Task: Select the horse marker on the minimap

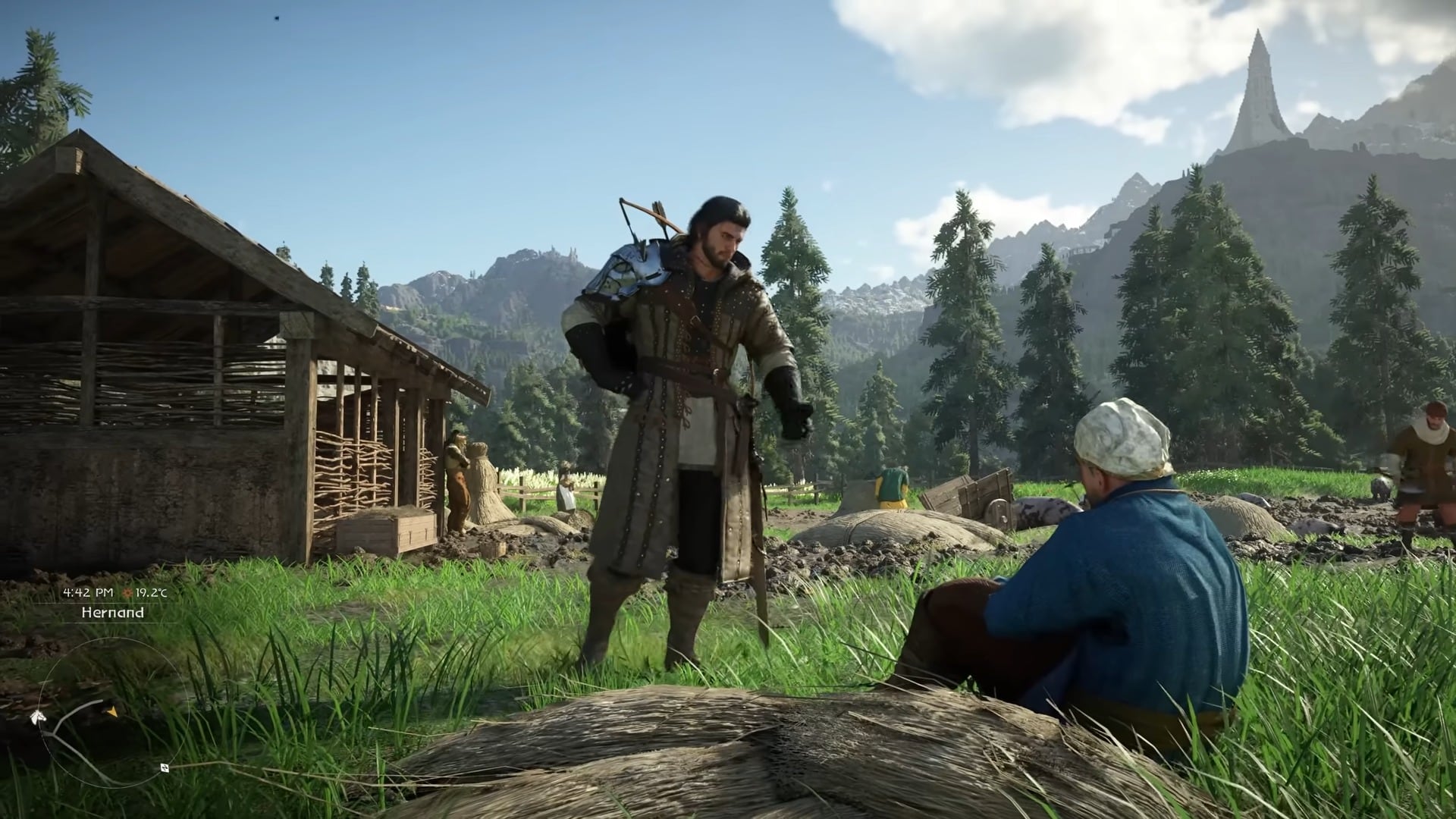Action: [36, 717]
